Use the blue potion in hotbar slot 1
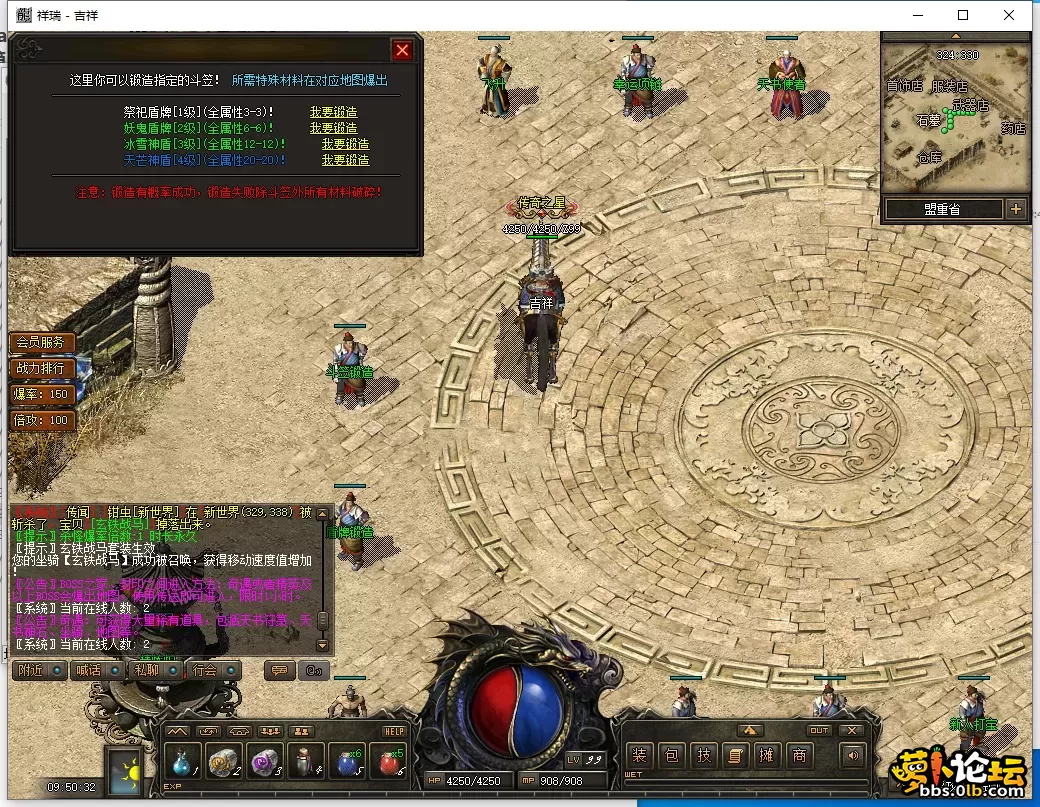 tap(182, 763)
